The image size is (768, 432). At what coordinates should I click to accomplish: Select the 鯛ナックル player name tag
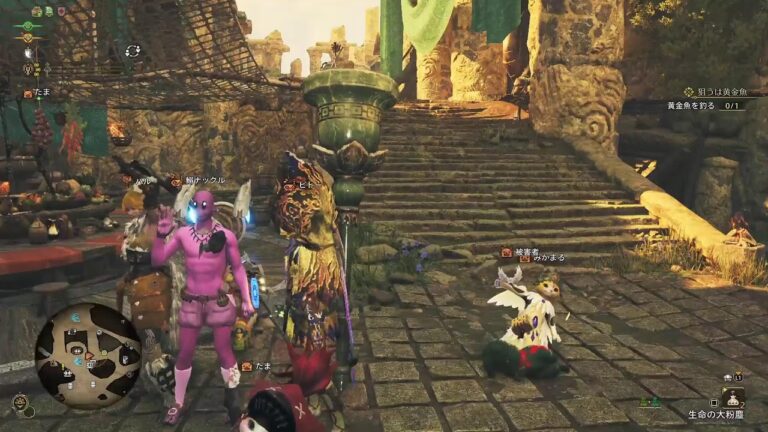[x=202, y=181]
